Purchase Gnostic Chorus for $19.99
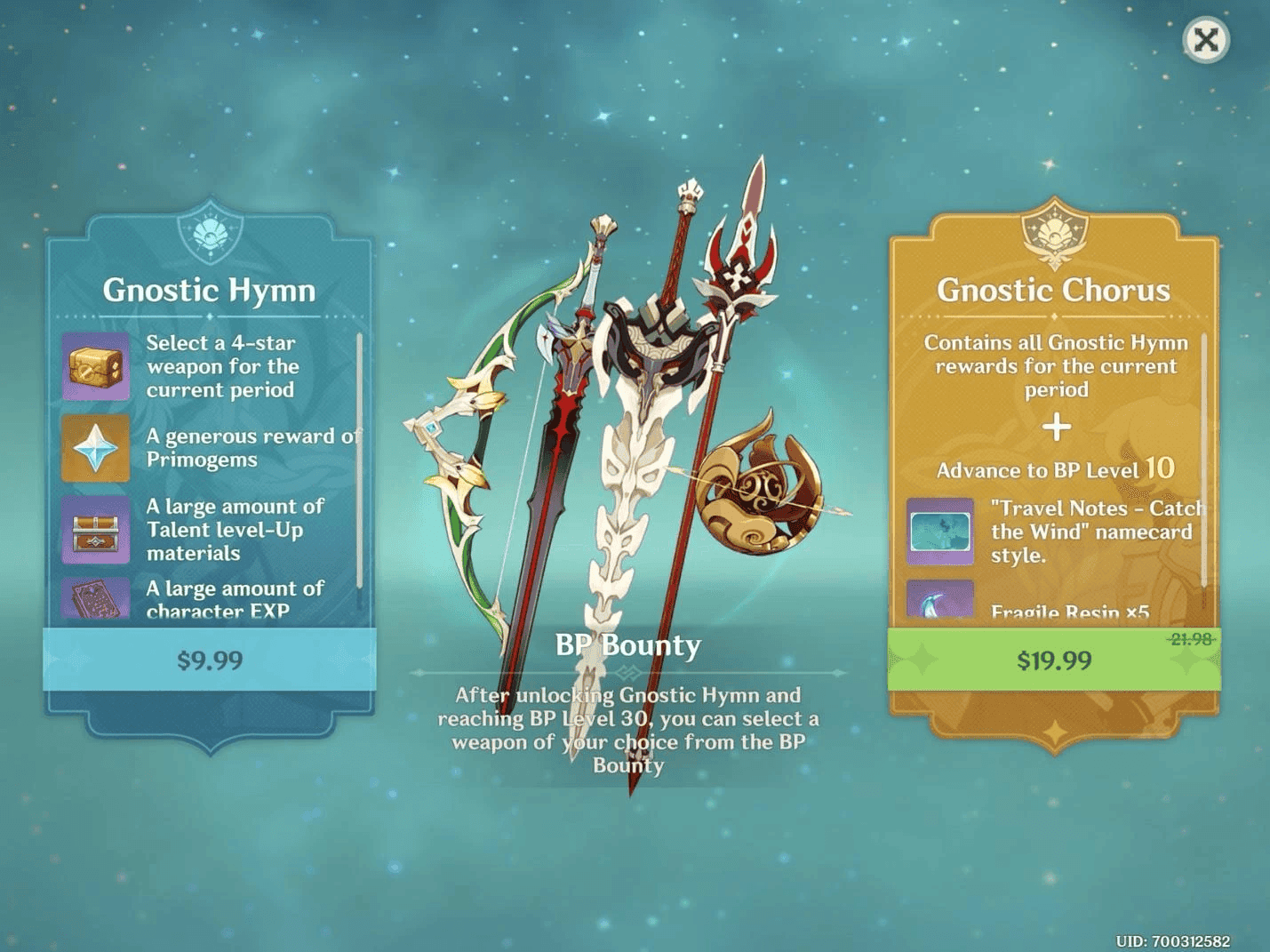1270x952 pixels. 1054,660
